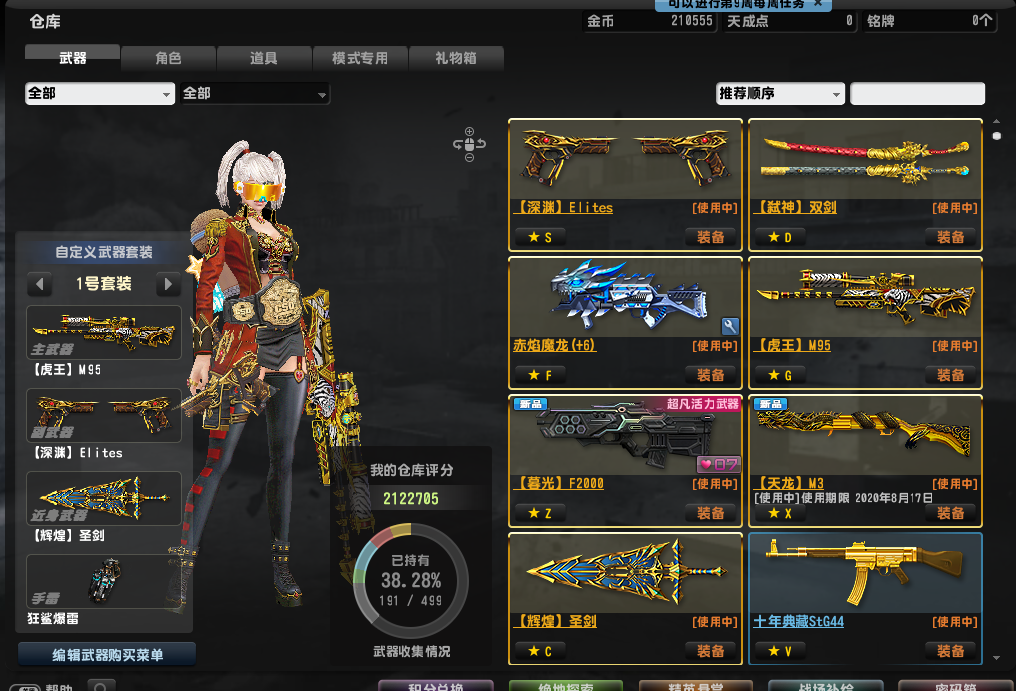Equip the 【弑神】双剑 weapon
This screenshot has height=691, width=1016.
(951, 237)
